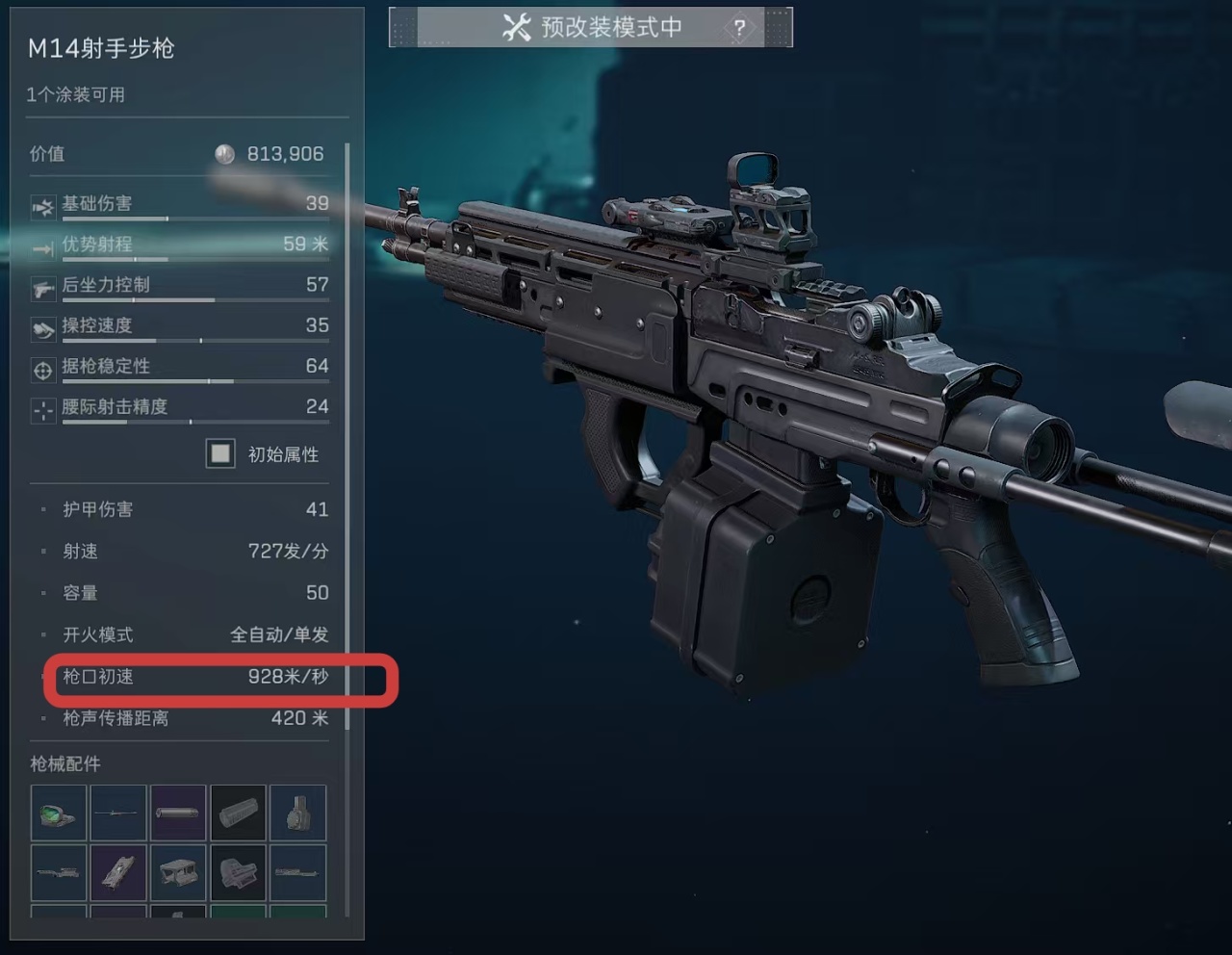Click the question mark help button
This screenshot has height=955, width=1232.
coord(739,28)
